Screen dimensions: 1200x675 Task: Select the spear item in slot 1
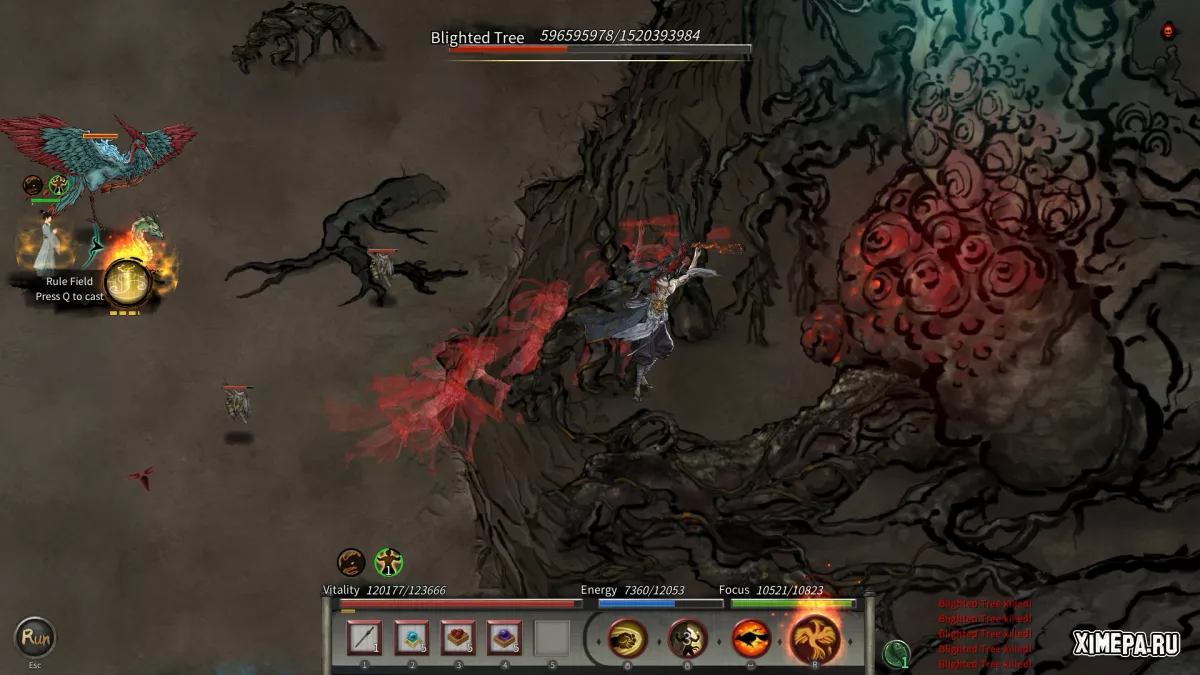(364, 638)
